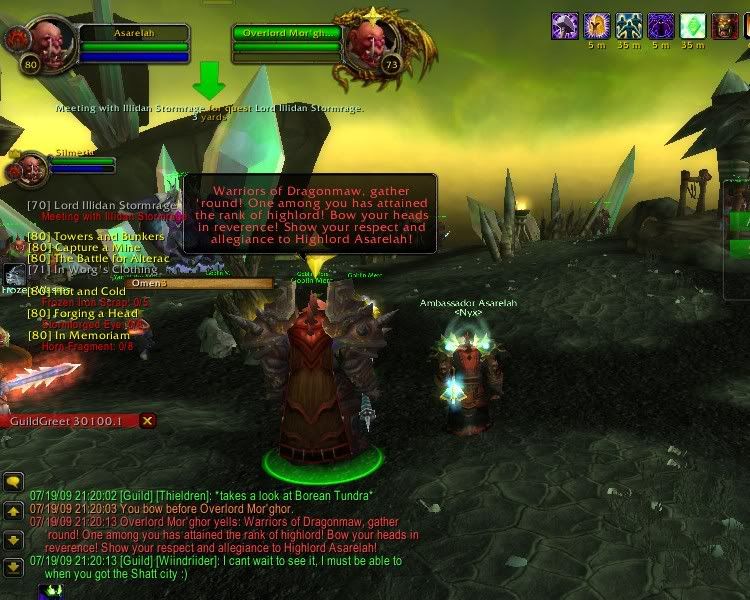Click the Frozen item icon beside quest tracker
750x600 pixels.
13,275
